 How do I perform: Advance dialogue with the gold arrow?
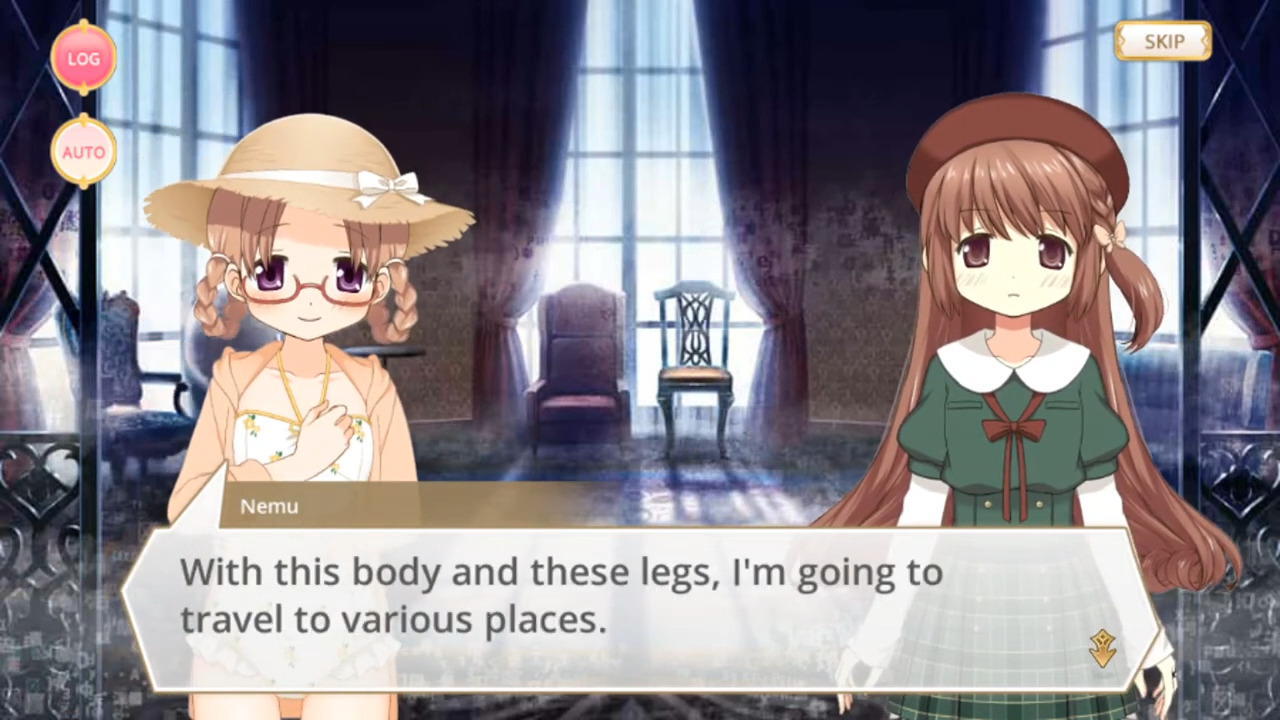pos(1102,649)
